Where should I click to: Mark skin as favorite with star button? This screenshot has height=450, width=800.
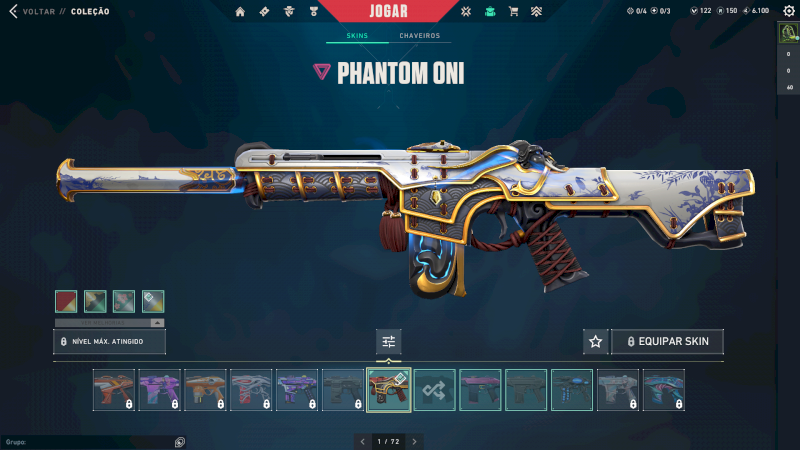point(596,342)
